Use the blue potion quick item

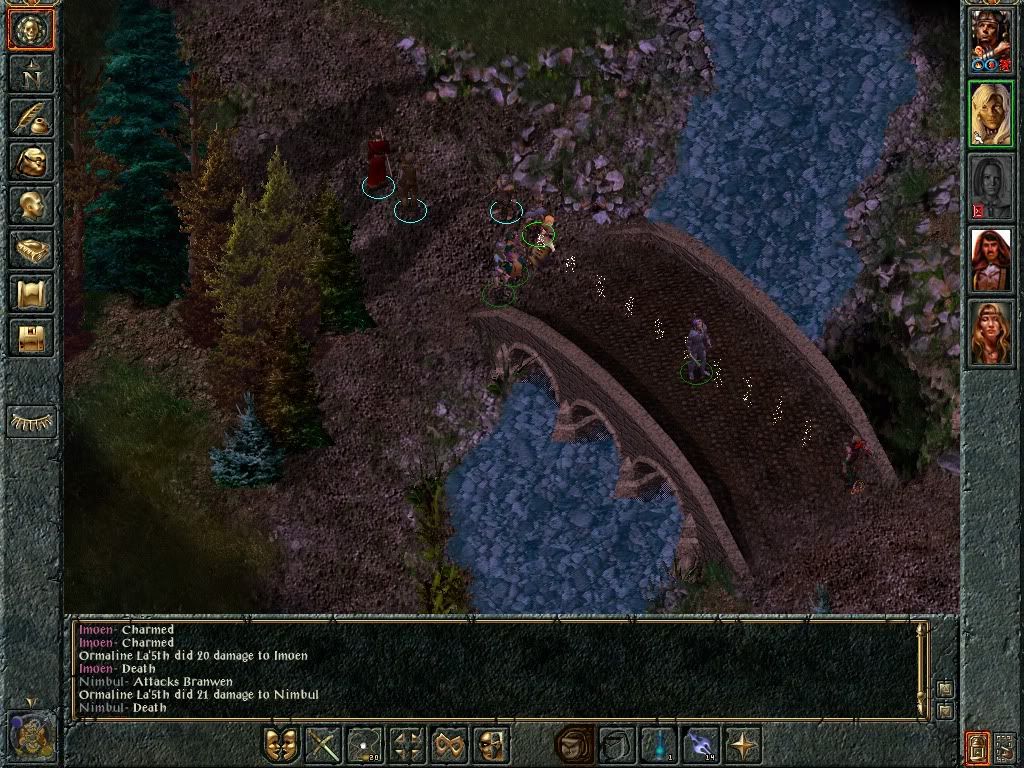pyautogui.click(x=659, y=745)
